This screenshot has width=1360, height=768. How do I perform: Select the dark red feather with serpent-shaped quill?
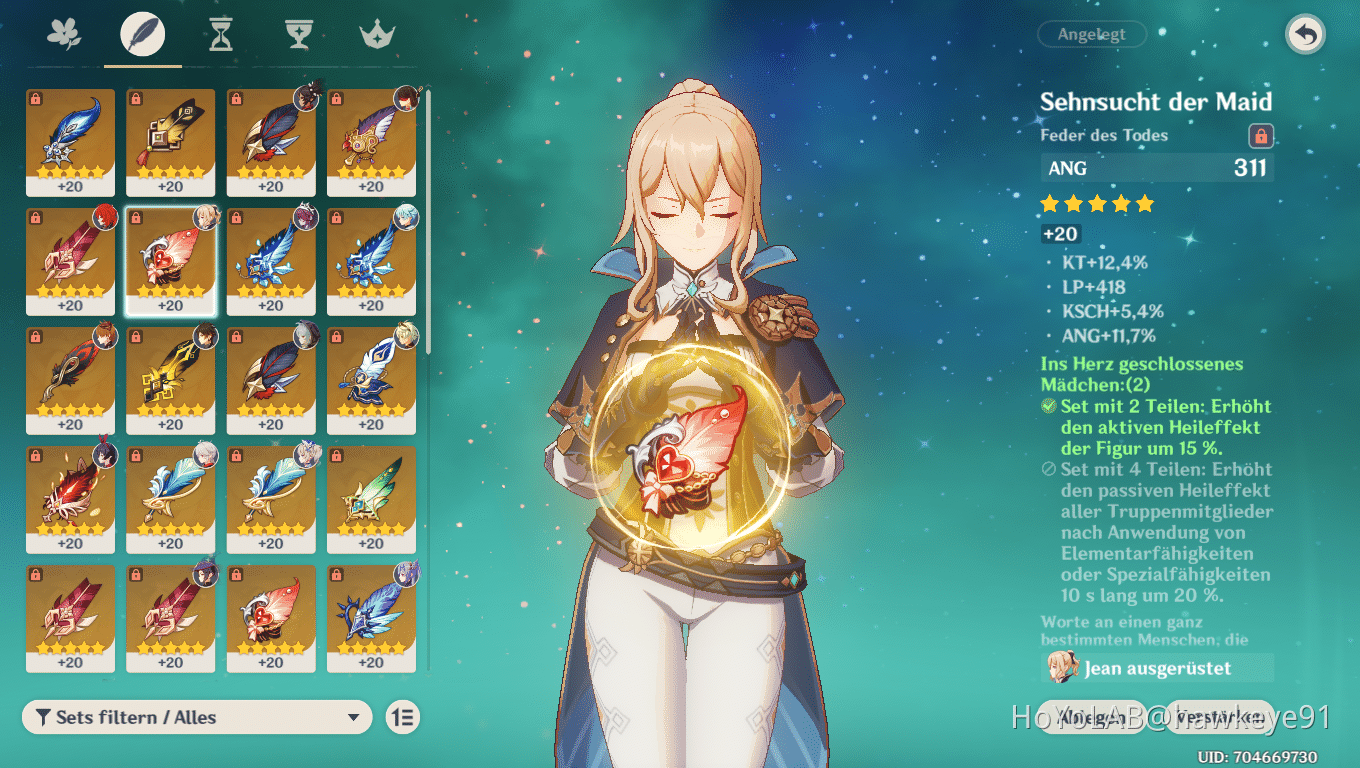pyautogui.click(x=70, y=379)
